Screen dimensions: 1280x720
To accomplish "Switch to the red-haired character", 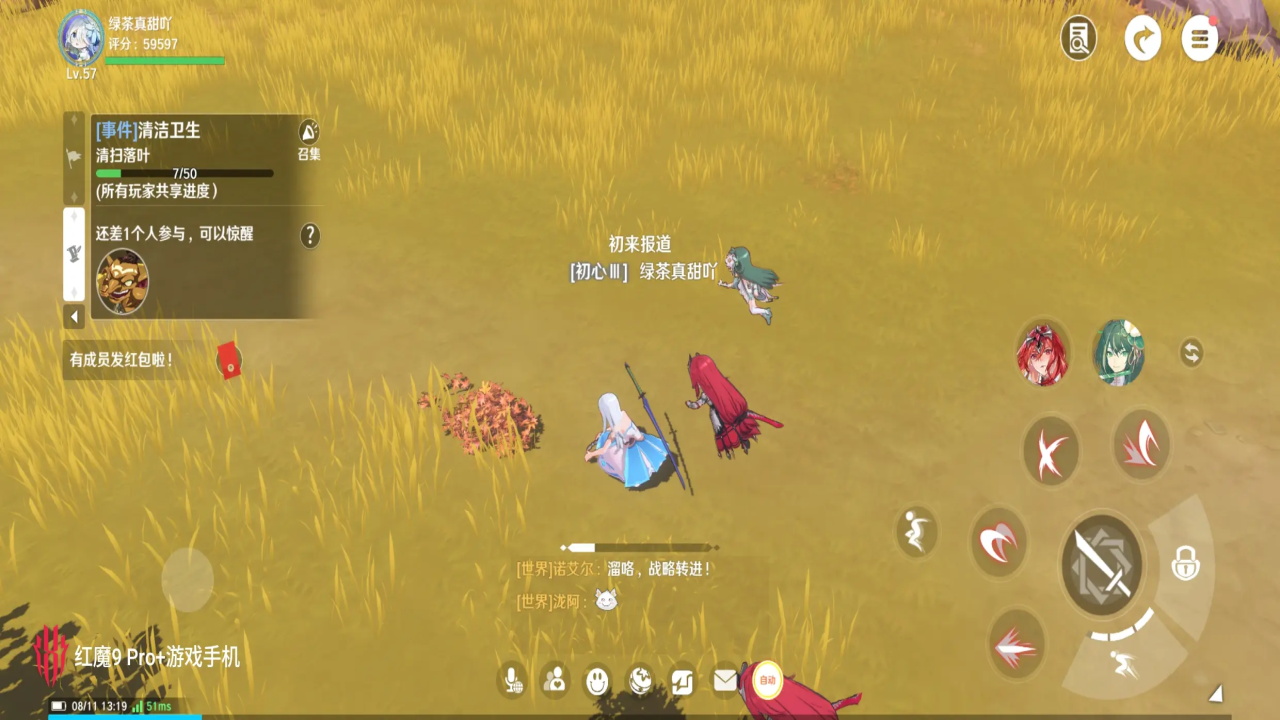I will 1043,353.
